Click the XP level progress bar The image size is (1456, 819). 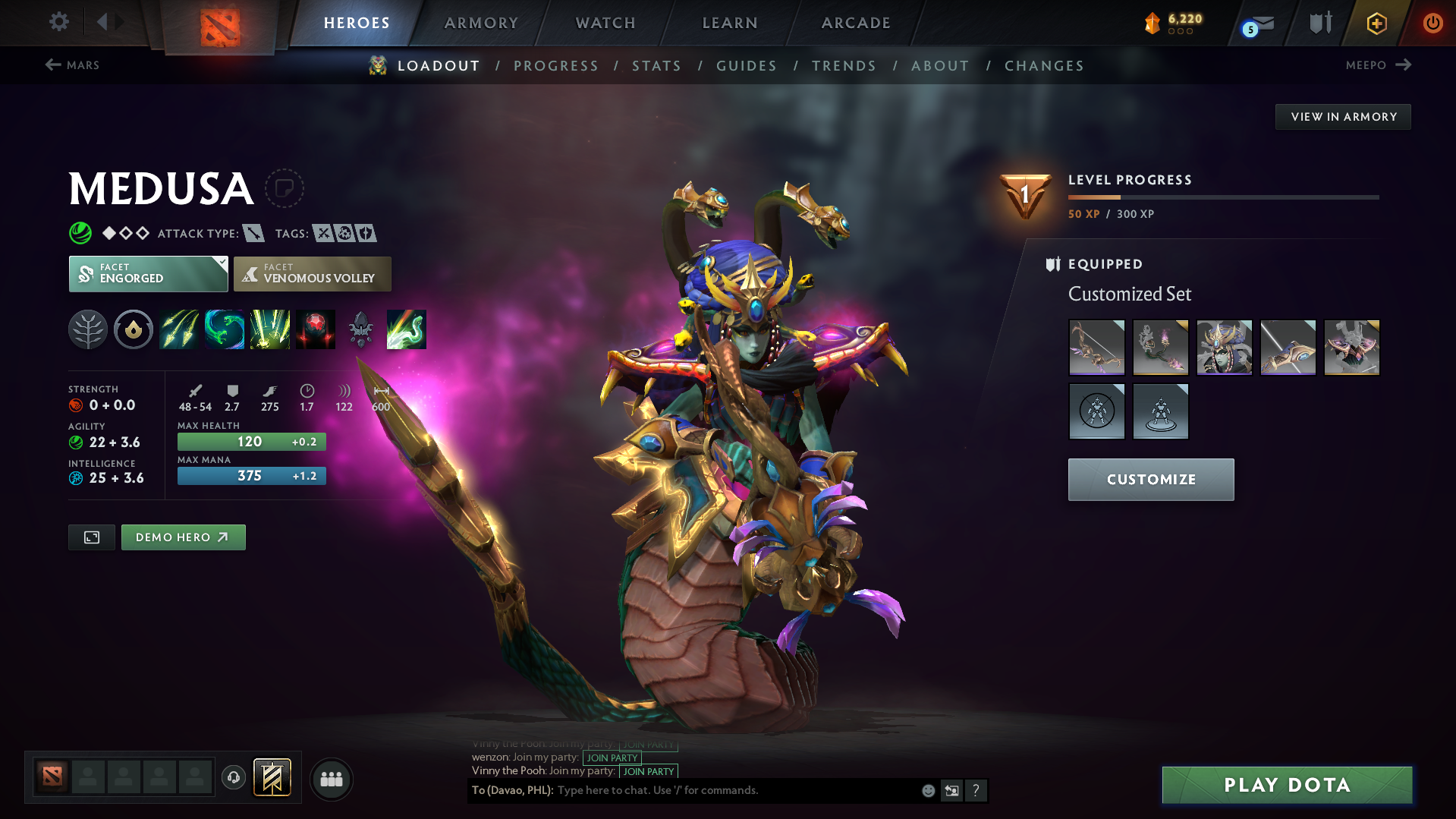tap(1223, 197)
